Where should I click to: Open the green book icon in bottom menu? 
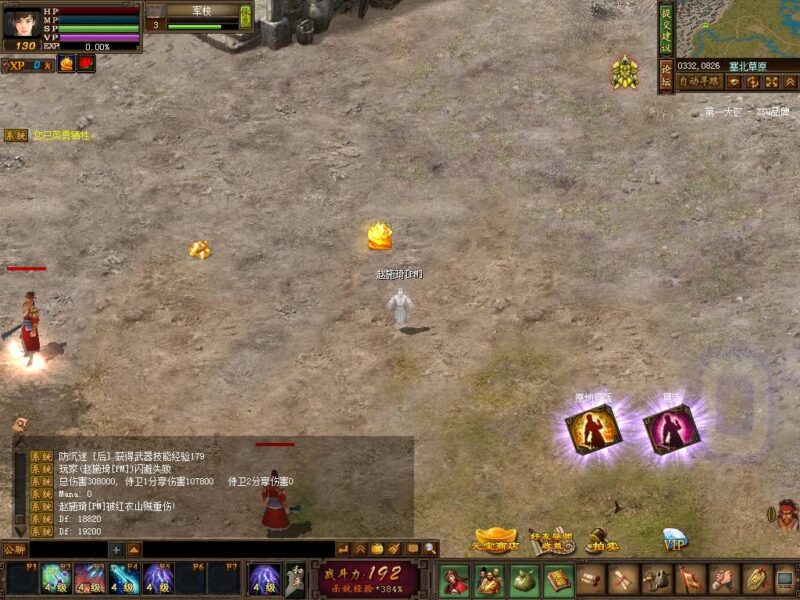click(x=558, y=579)
